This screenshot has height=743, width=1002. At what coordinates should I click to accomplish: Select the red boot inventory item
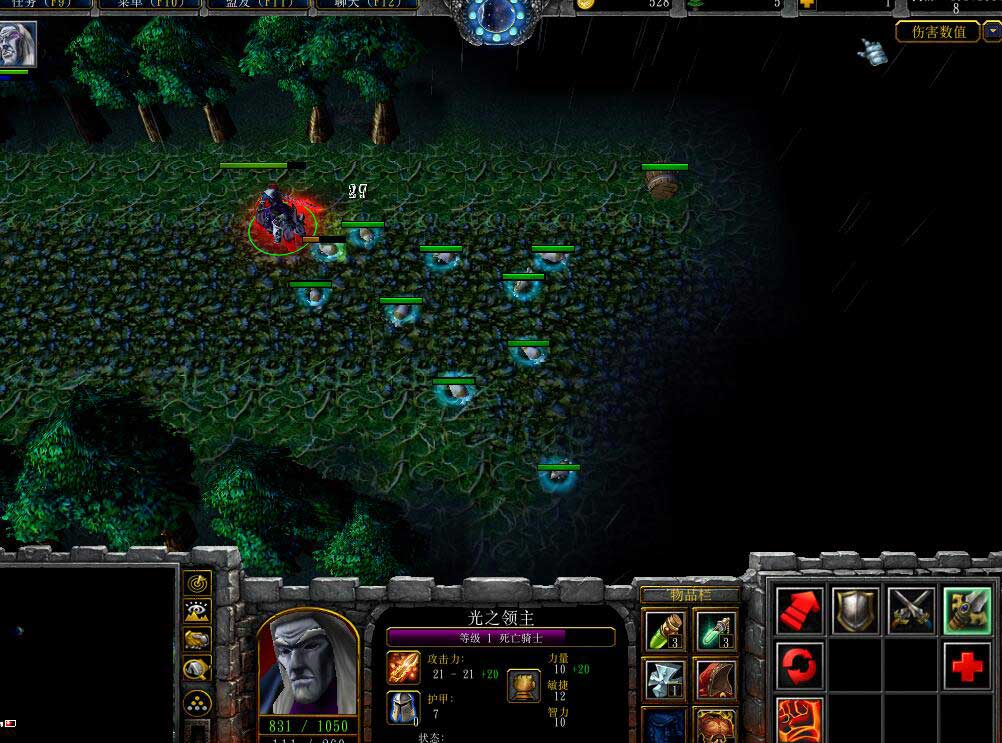point(716,679)
